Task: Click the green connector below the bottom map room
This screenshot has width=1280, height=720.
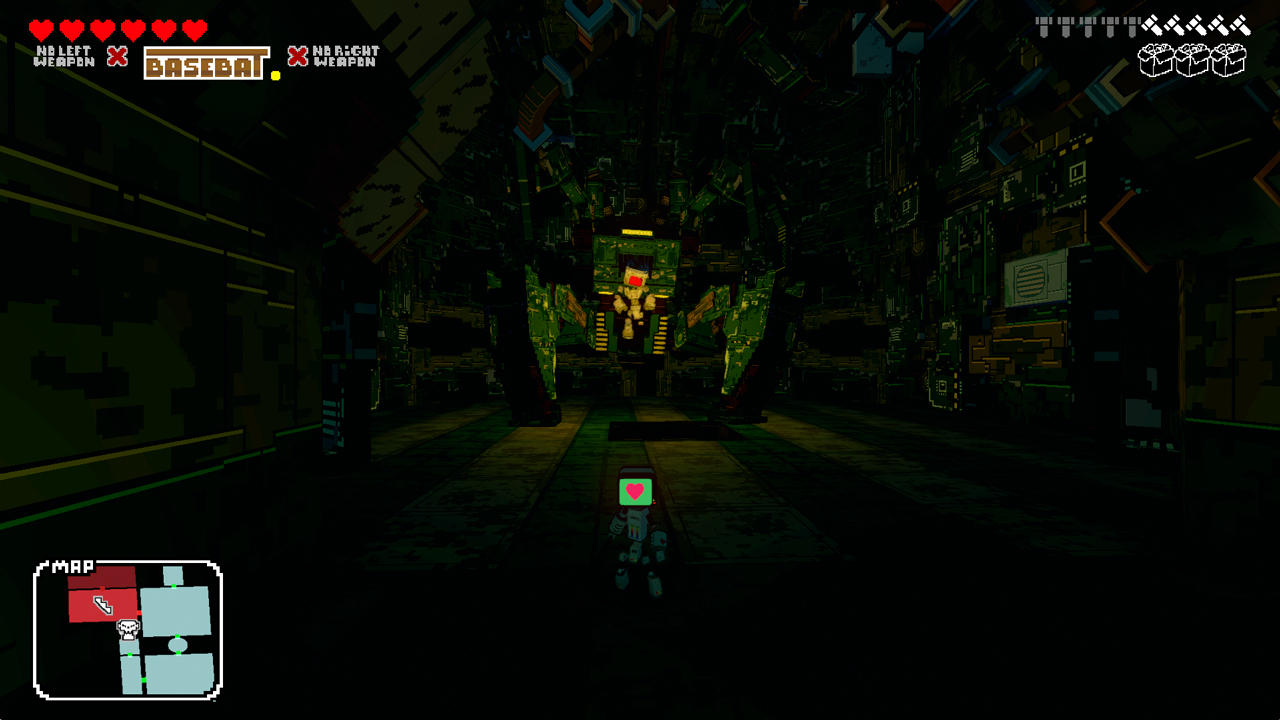Action: (144, 680)
